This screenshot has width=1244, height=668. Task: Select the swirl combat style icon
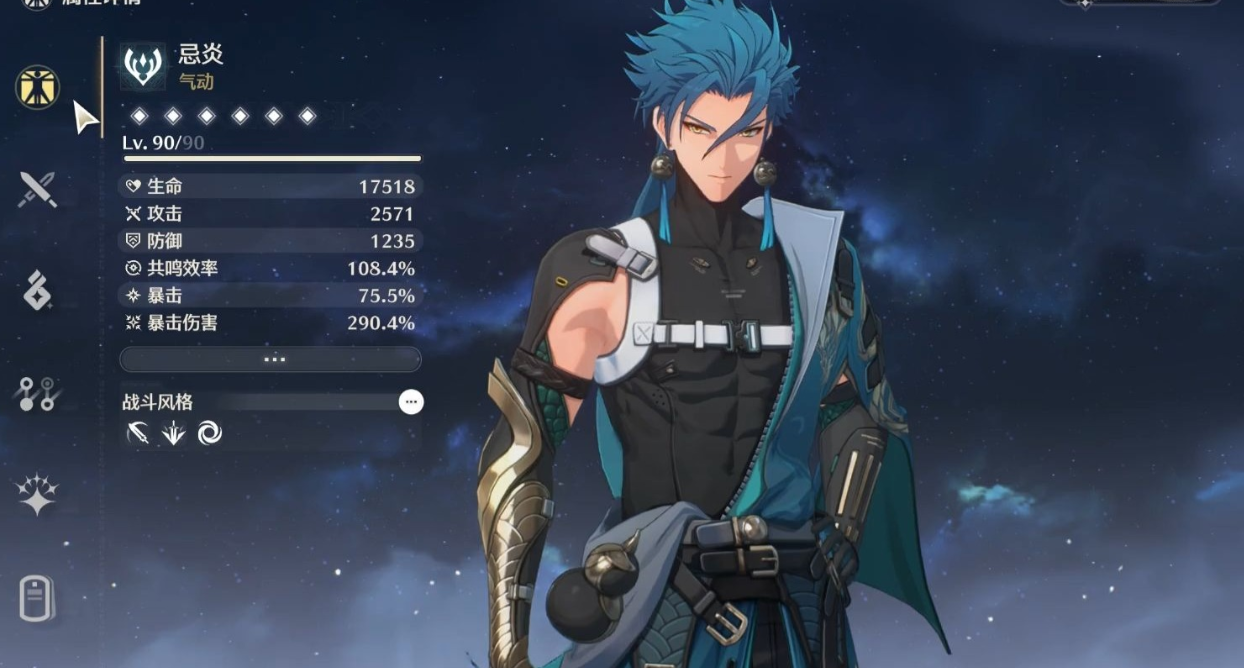click(210, 433)
